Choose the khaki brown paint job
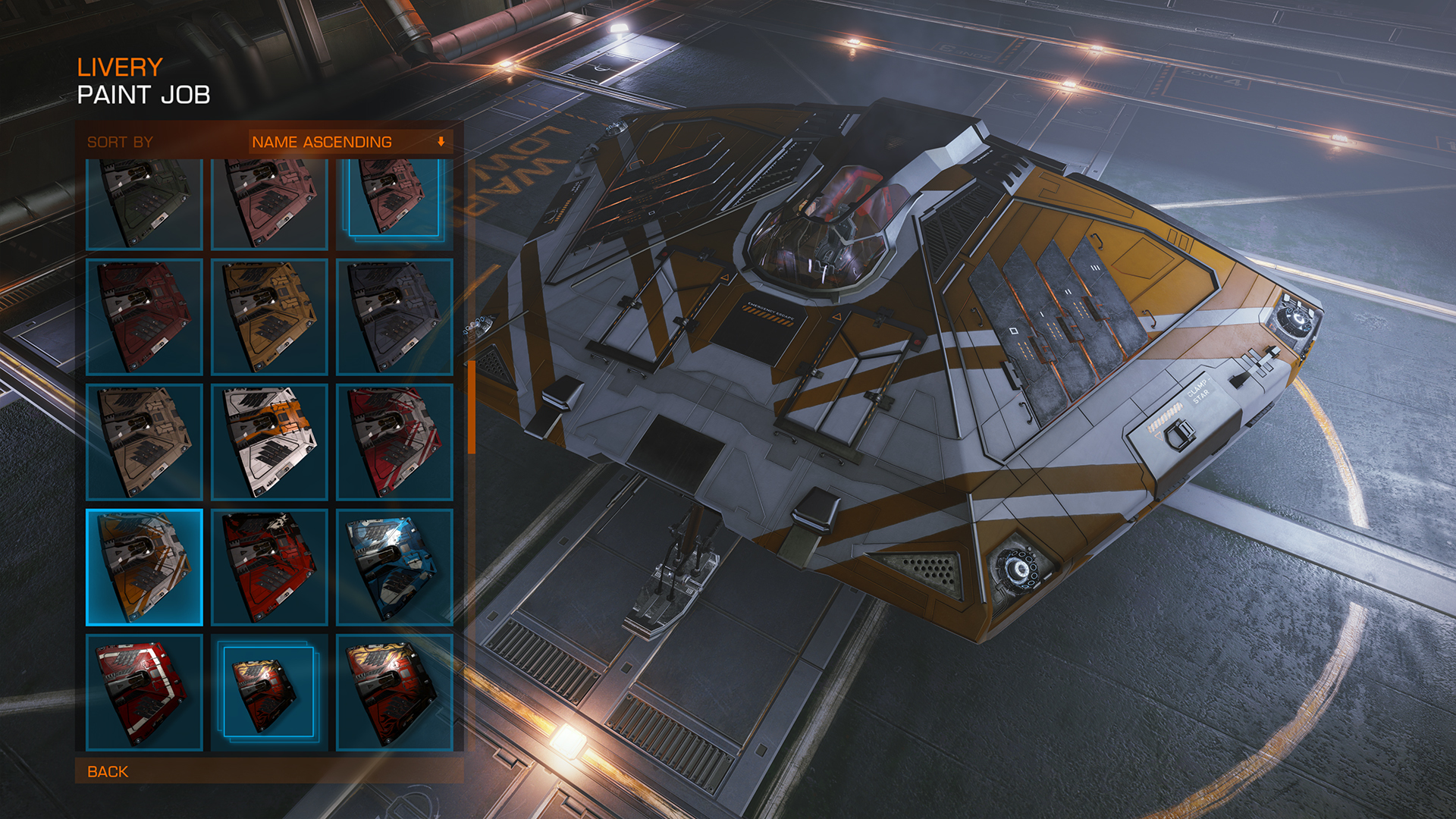The image size is (1456, 819). pyautogui.click(x=144, y=442)
